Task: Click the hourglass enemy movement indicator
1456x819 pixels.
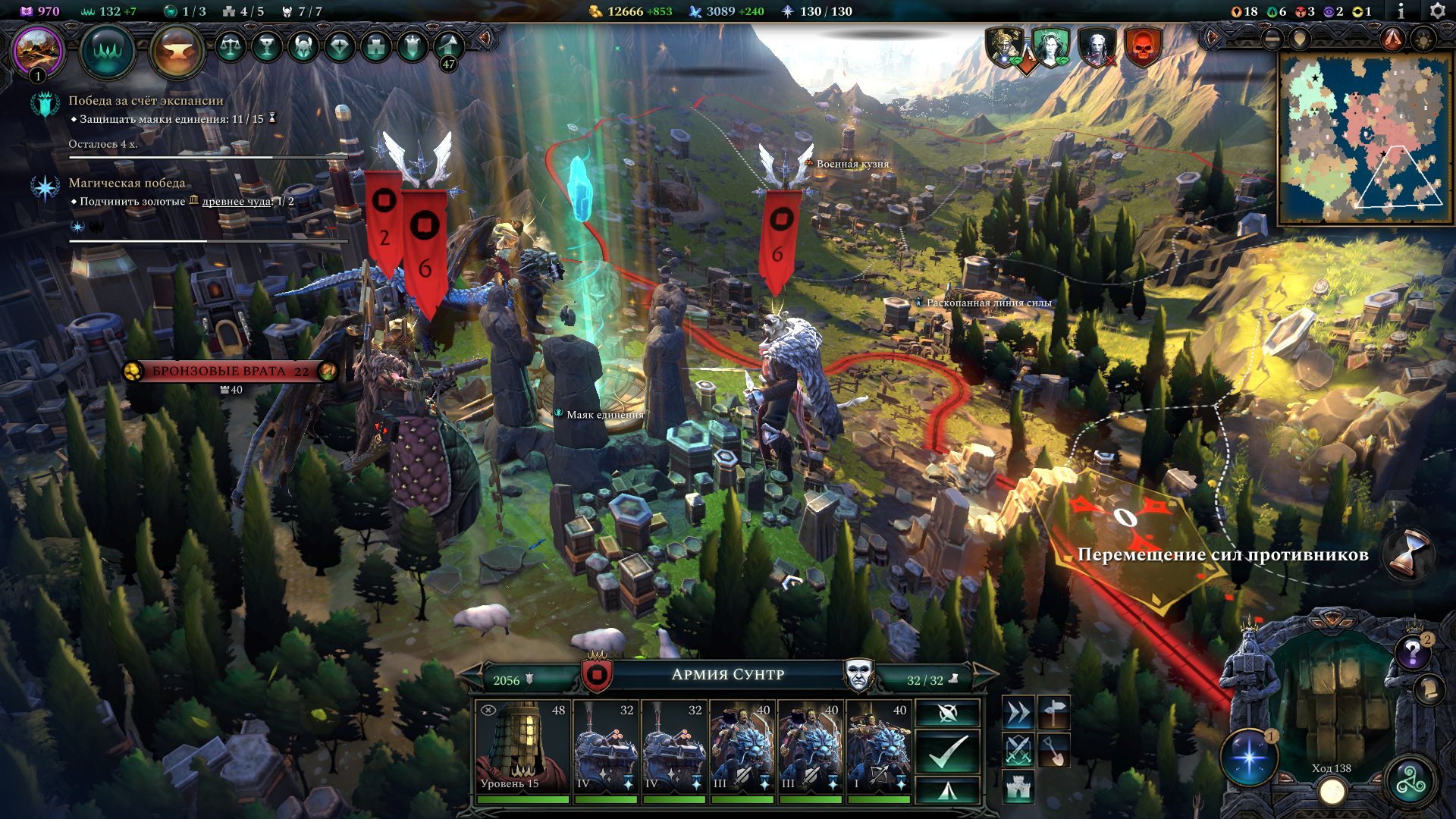Action: 1408,554
